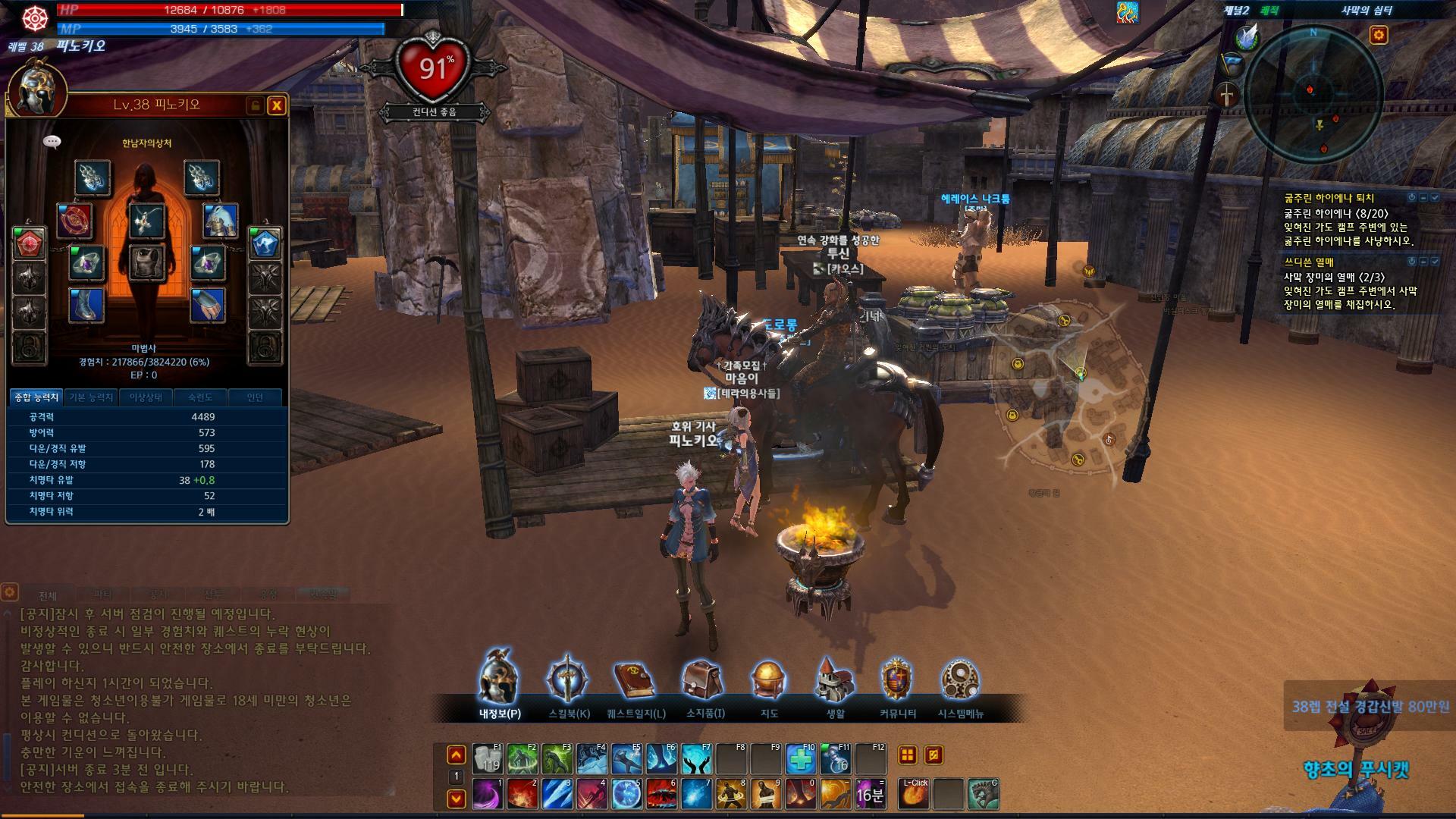Viewport: 1456px width, 819px height.
Task: Select the equipped boots slot
Action: (x=87, y=305)
